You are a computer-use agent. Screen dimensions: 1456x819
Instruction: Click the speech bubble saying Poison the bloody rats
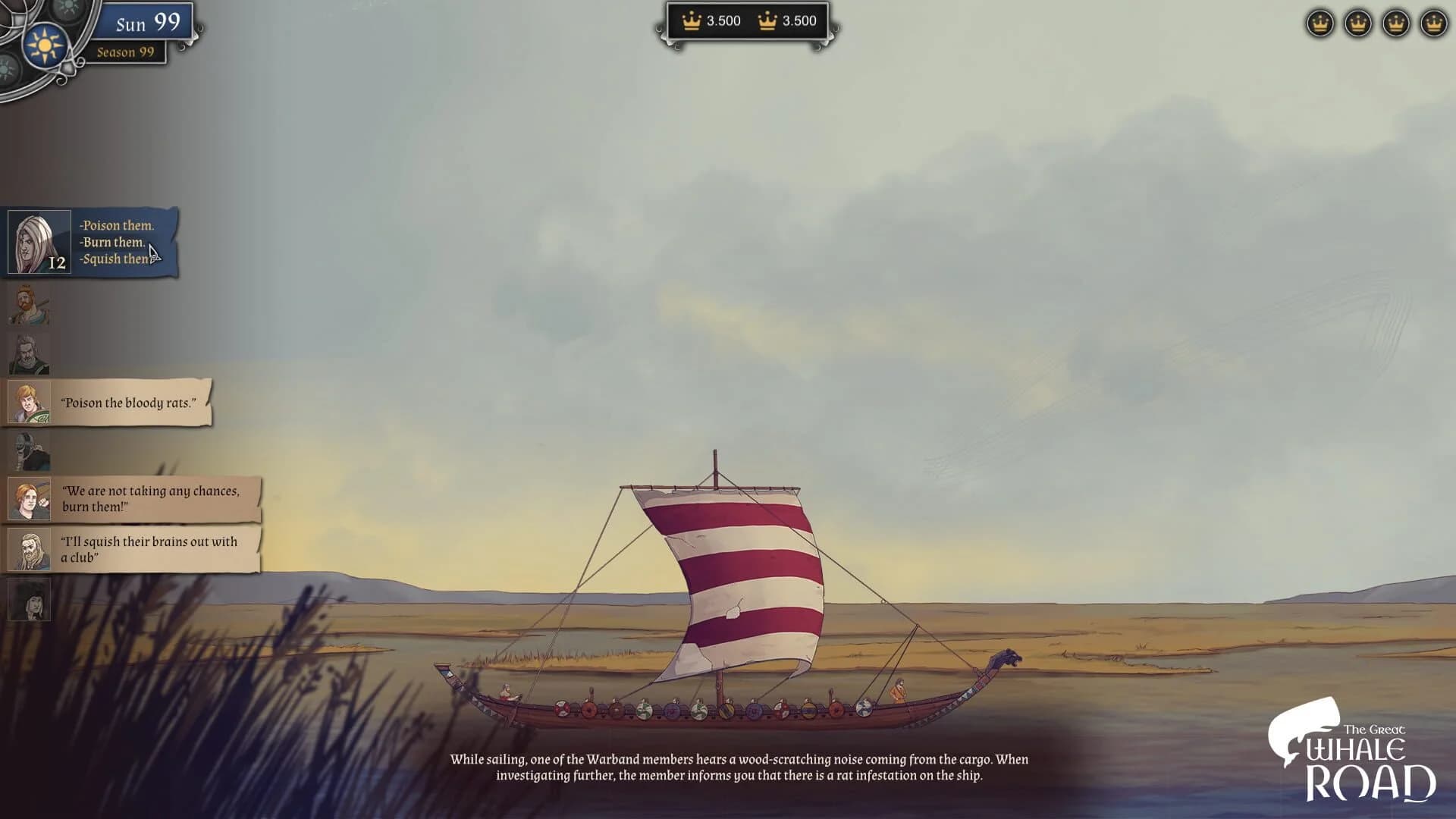pyautogui.click(x=130, y=403)
